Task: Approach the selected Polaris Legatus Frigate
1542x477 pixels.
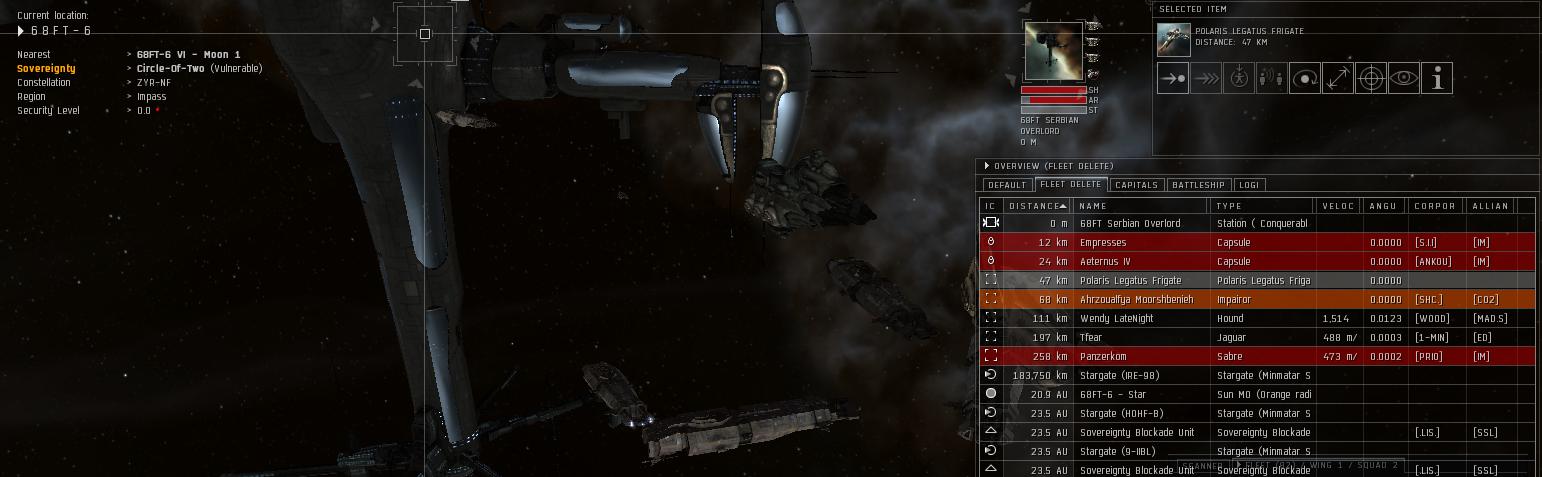Action: click(1173, 78)
